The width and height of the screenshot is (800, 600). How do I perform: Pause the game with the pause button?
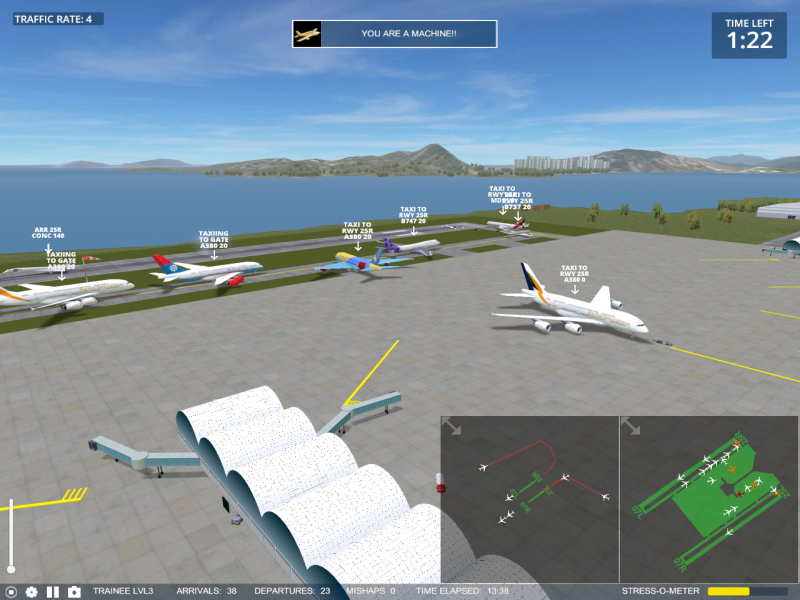53,592
